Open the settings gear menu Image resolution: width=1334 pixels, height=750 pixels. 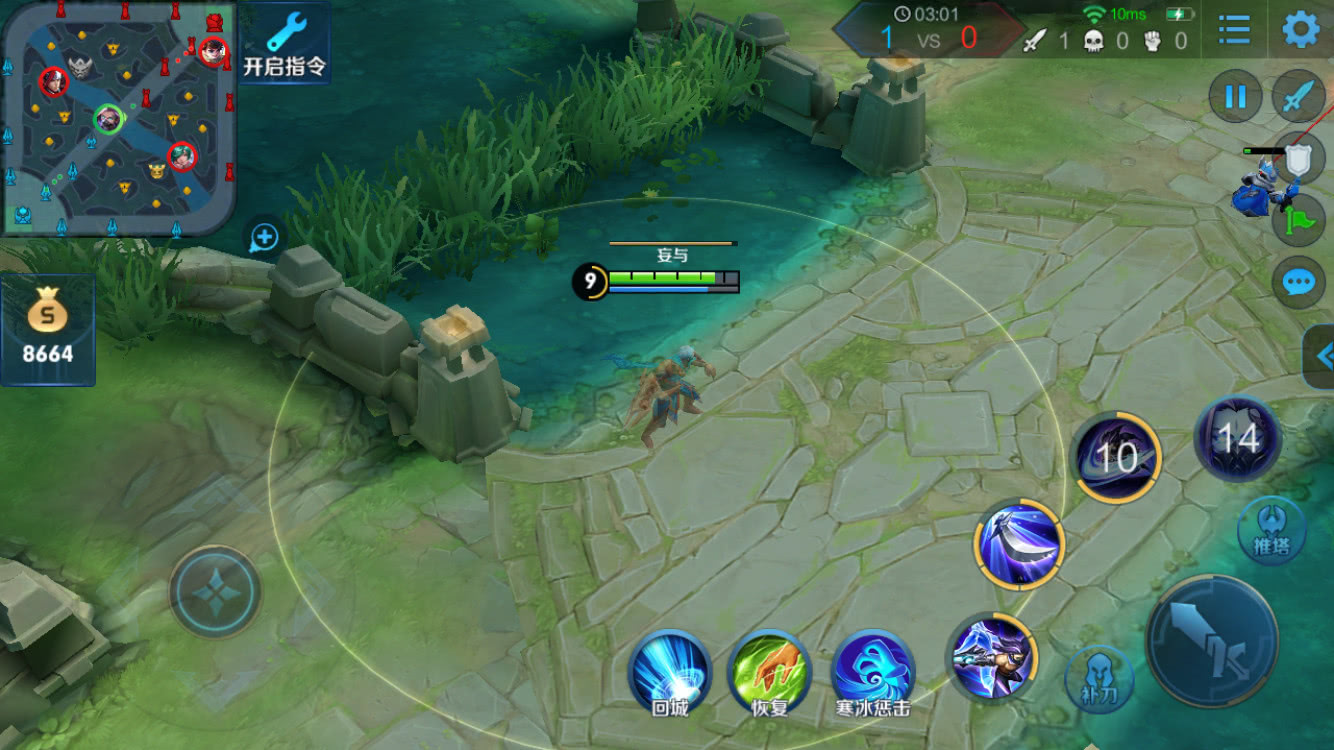pyautogui.click(x=1300, y=31)
